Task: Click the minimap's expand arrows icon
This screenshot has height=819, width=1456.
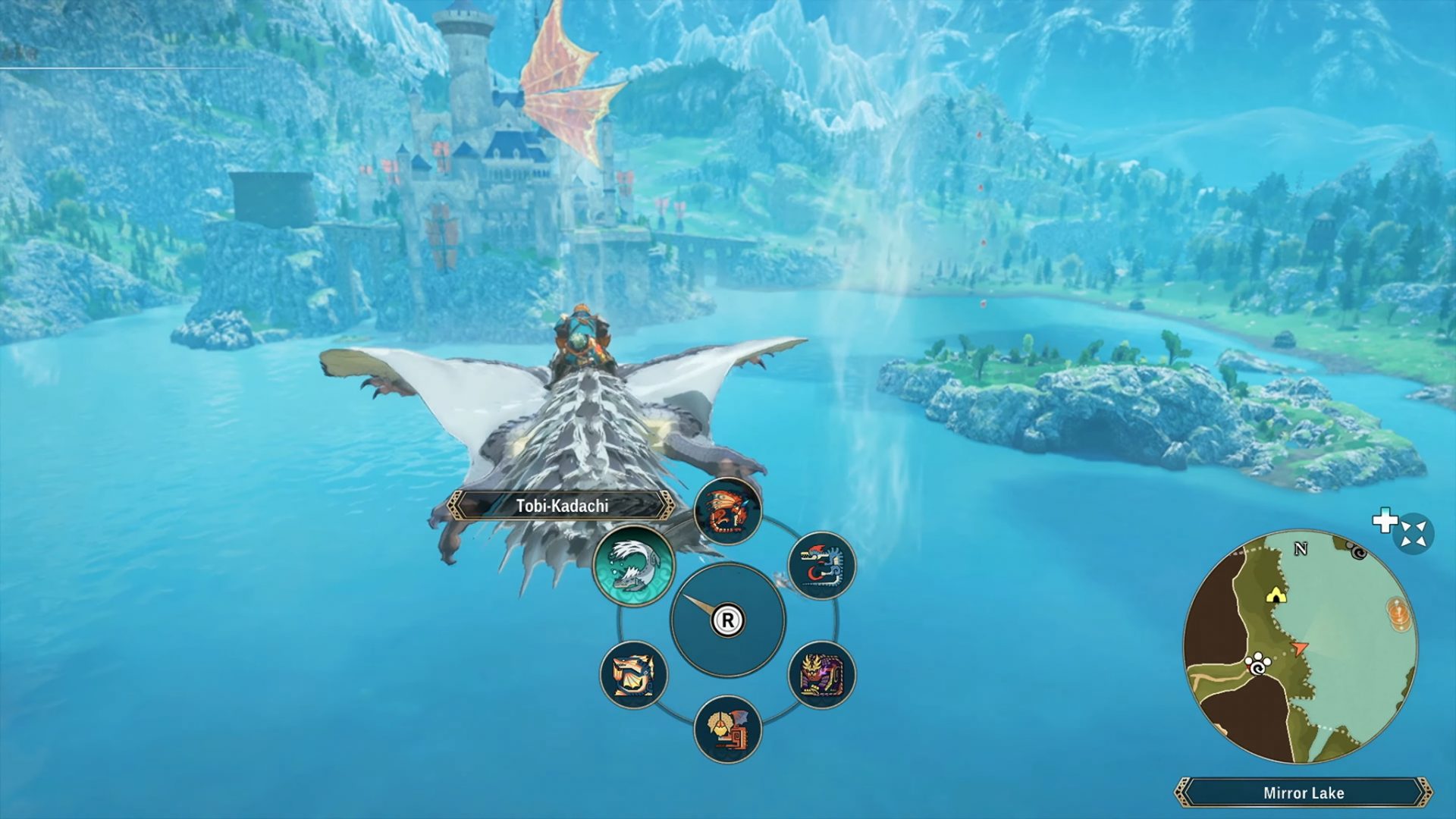Action: pyautogui.click(x=1412, y=534)
